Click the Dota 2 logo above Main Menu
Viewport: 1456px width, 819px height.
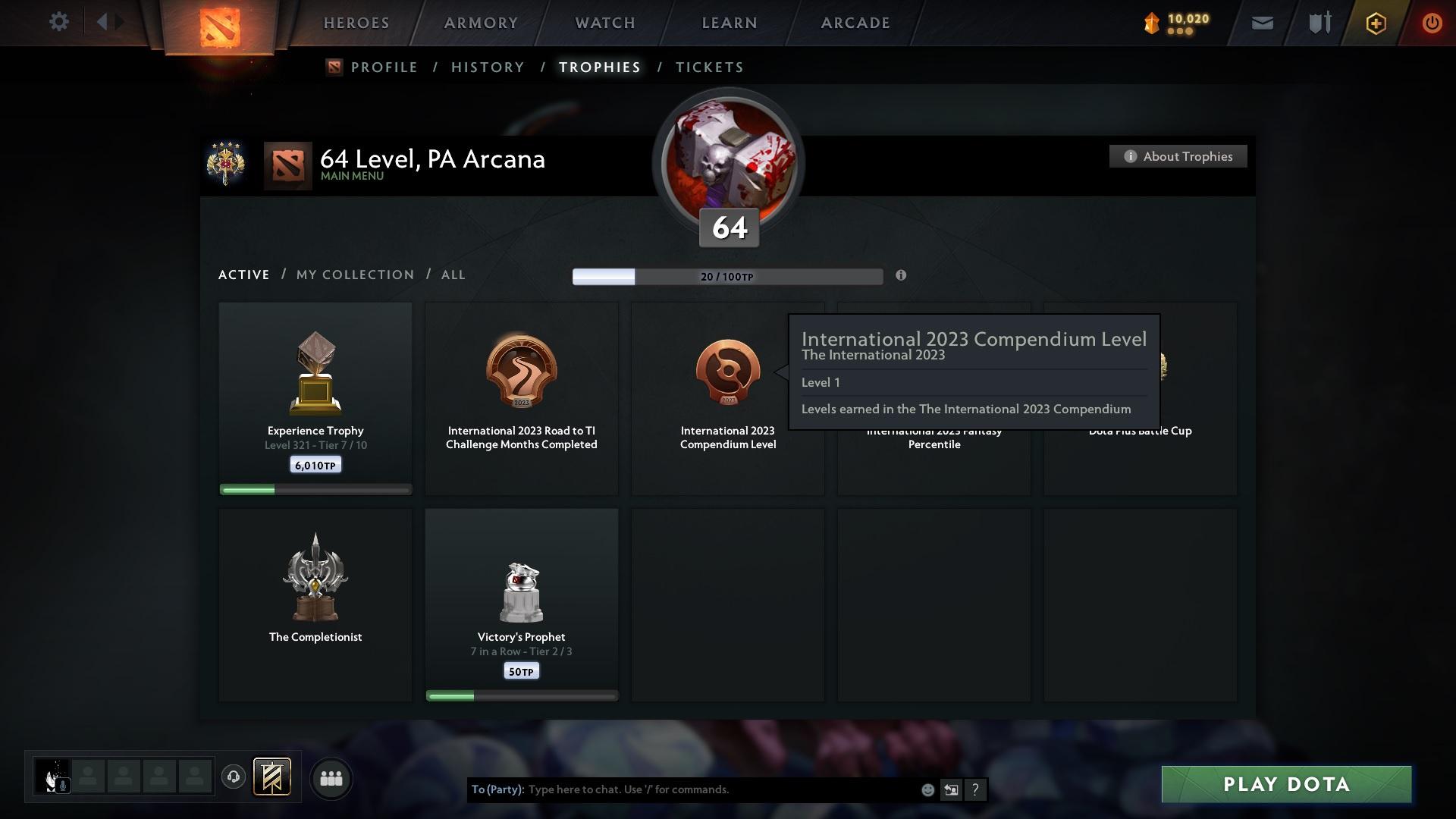(x=288, y=166)
